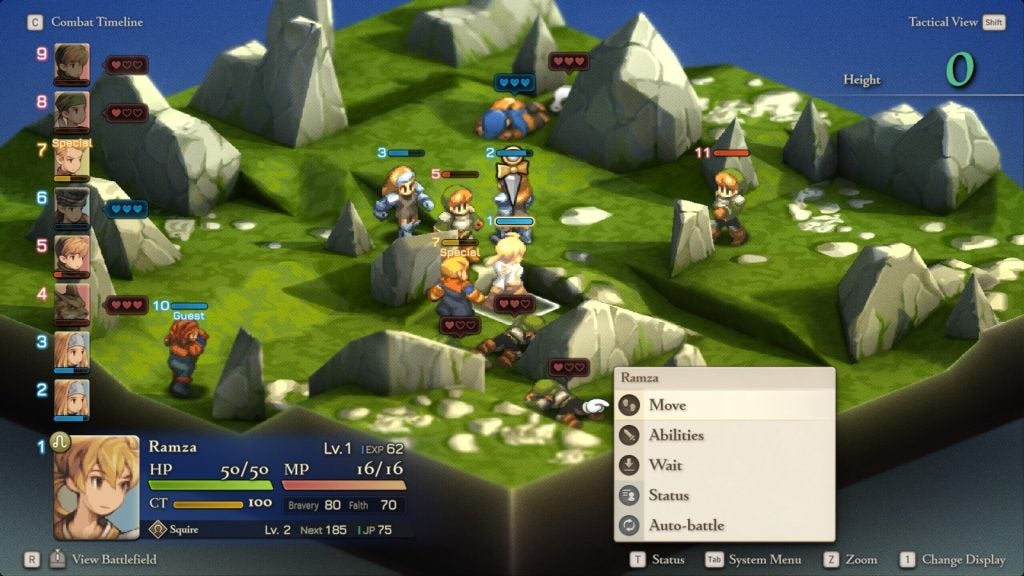Choose Move from Ramza's command menu

[667, 405]
